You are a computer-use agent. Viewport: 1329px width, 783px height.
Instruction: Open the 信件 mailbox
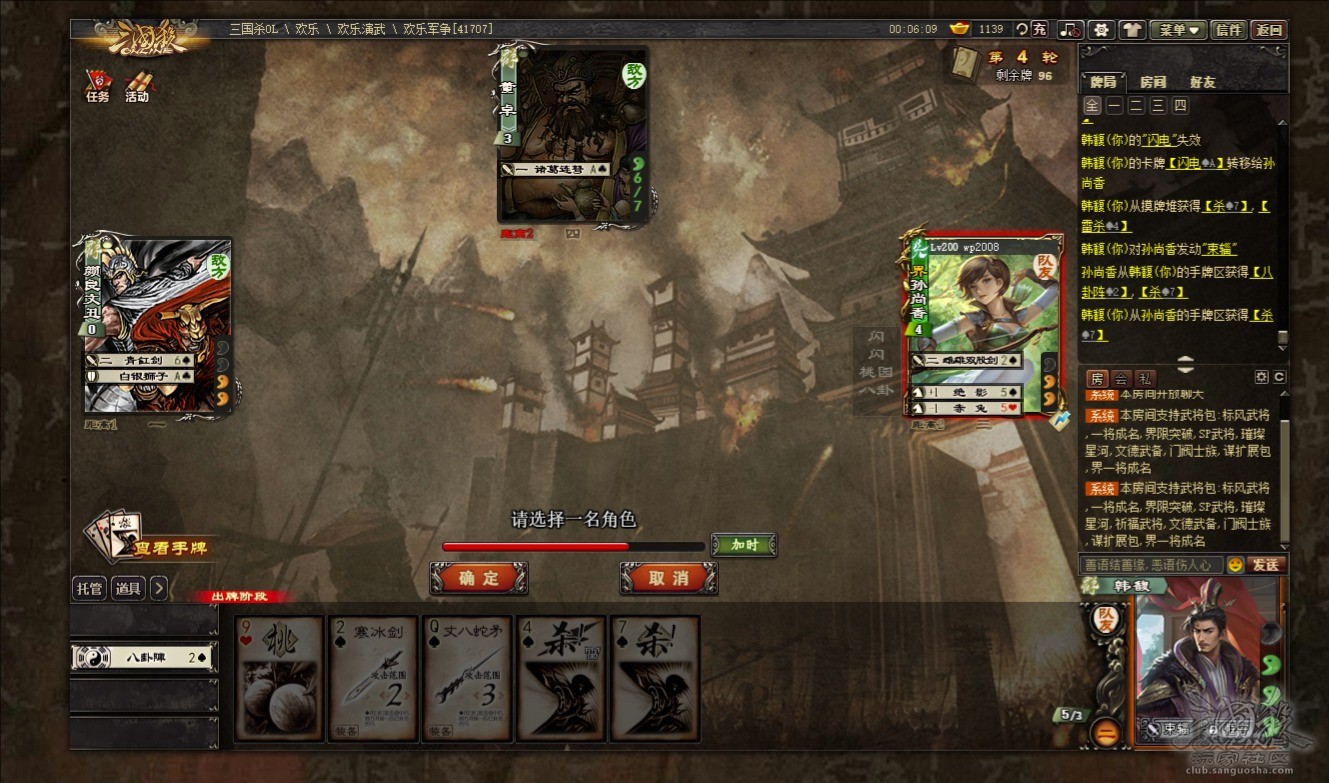1227,30
